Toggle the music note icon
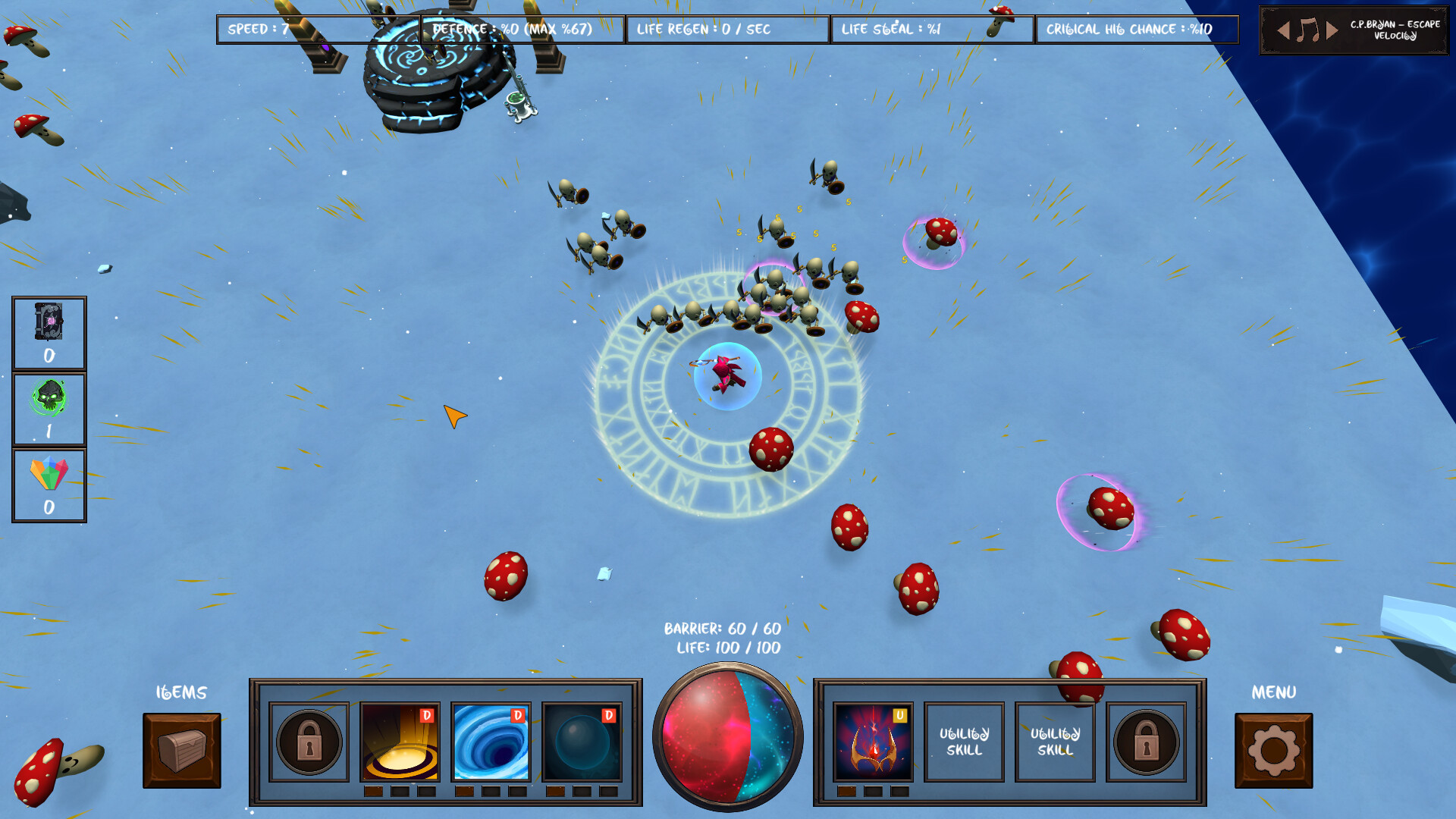This screenshot has height=819, width=1456. [x=1307, y=31]
